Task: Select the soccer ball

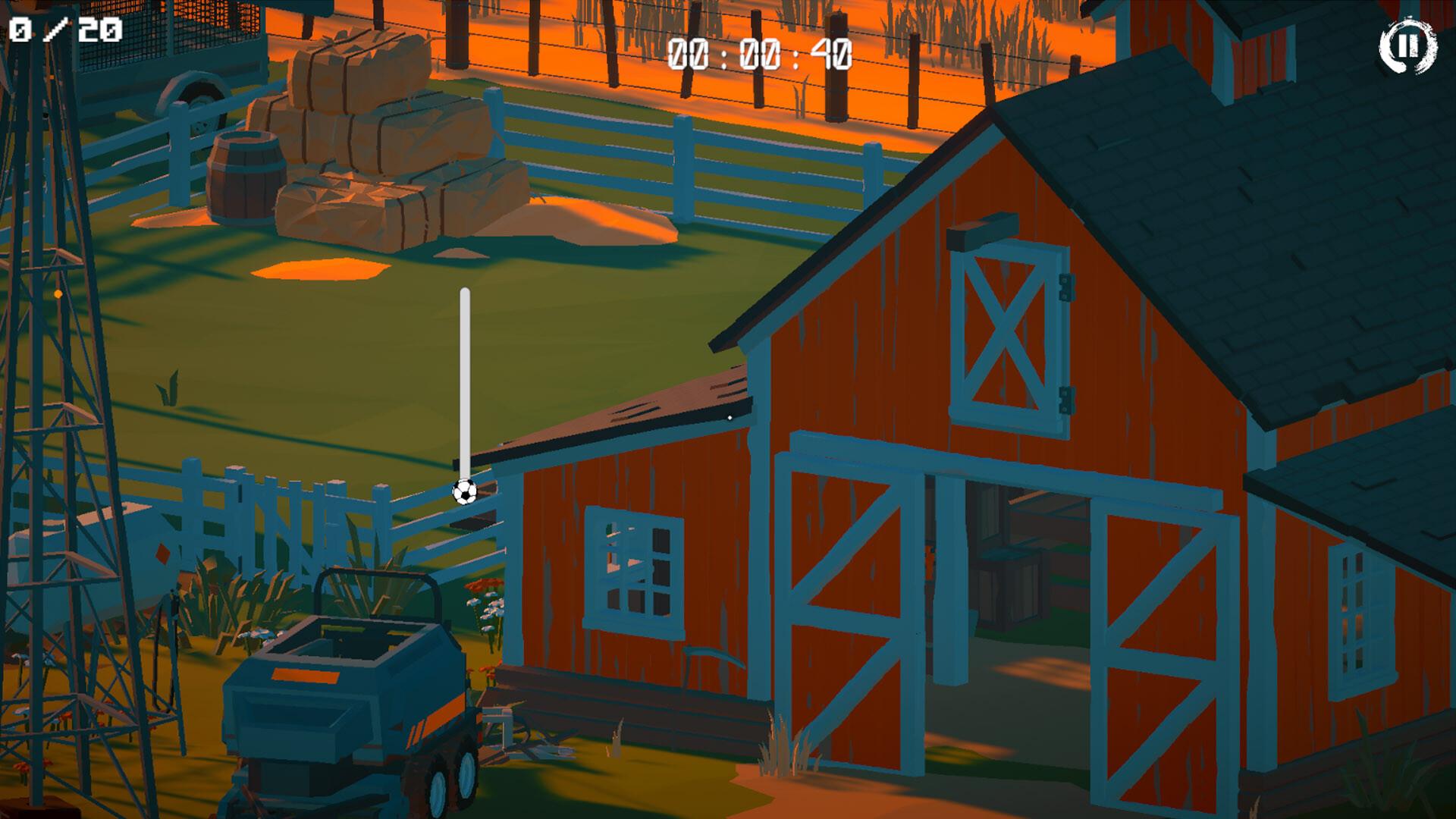Action: 464,494
